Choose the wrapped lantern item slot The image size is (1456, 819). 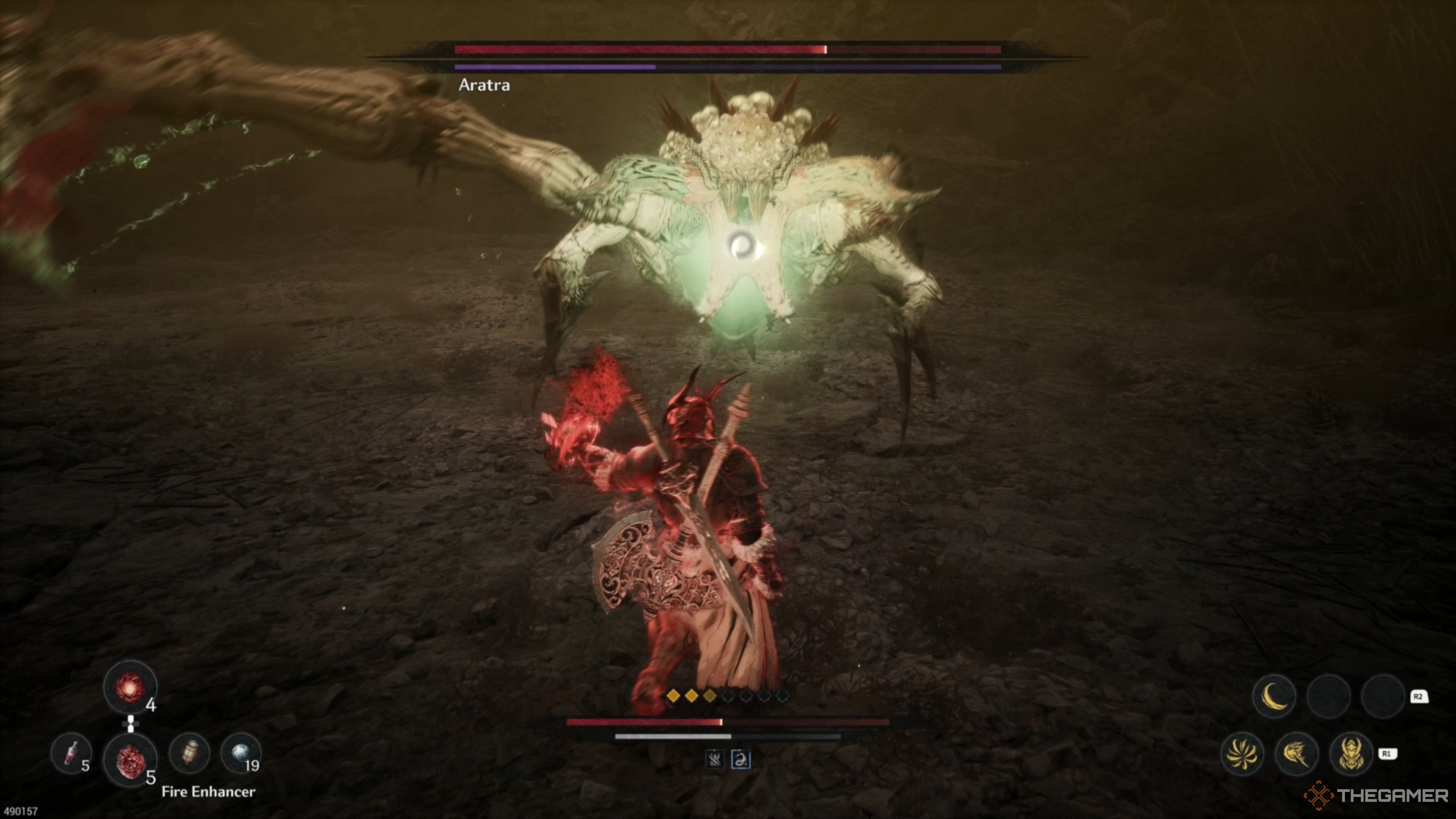point(190,753)
